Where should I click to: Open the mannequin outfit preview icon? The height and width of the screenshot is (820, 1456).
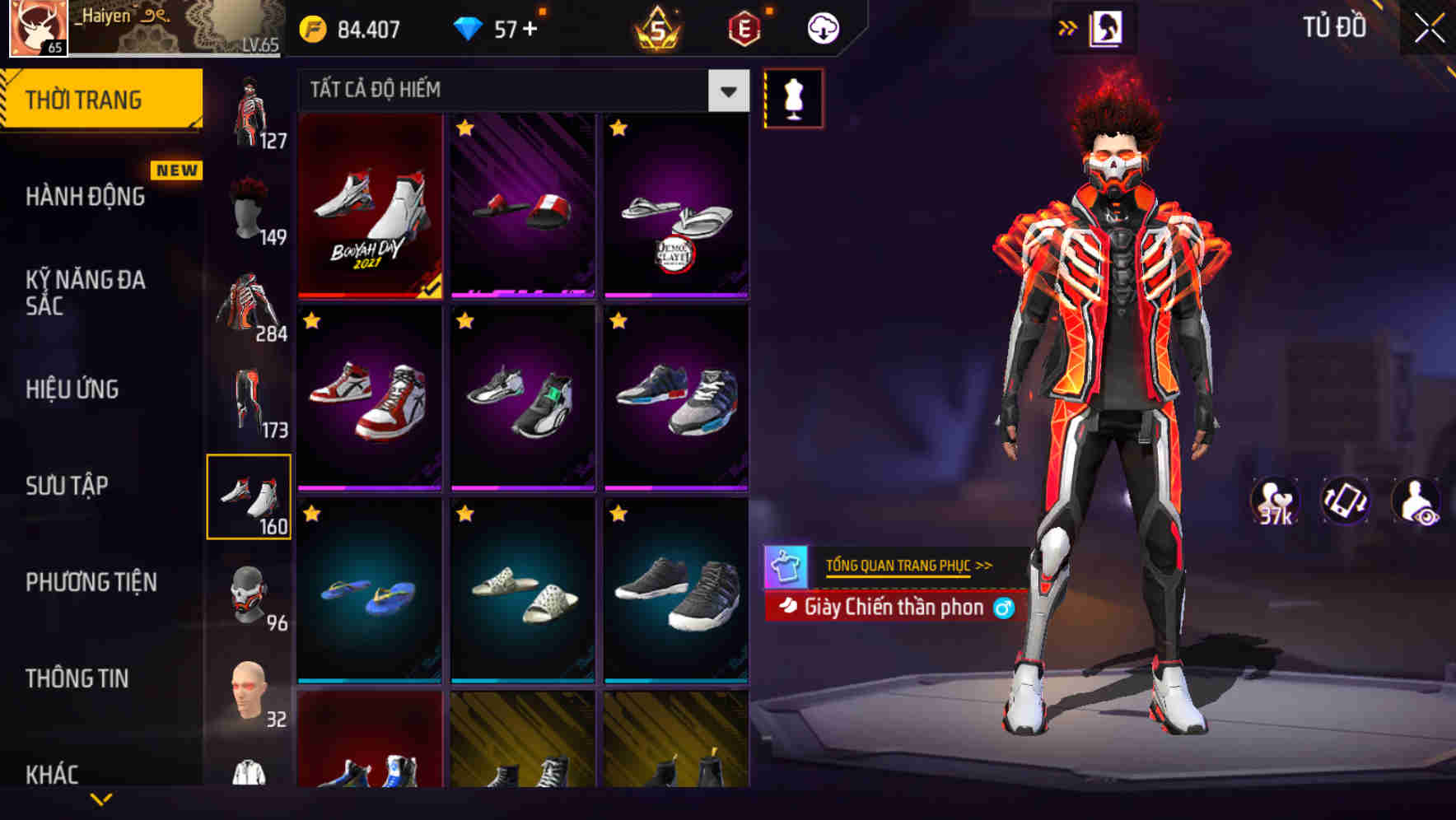[793, 98]
